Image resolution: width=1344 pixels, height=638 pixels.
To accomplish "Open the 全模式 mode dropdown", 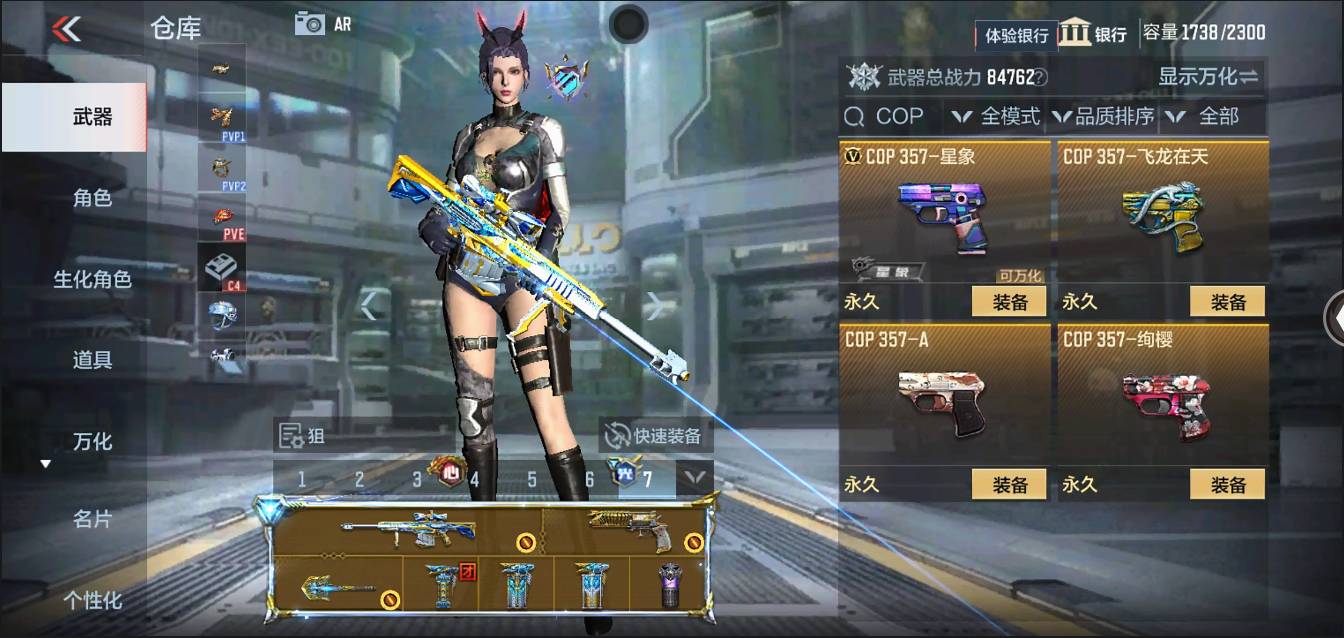I will click(996, 117).
